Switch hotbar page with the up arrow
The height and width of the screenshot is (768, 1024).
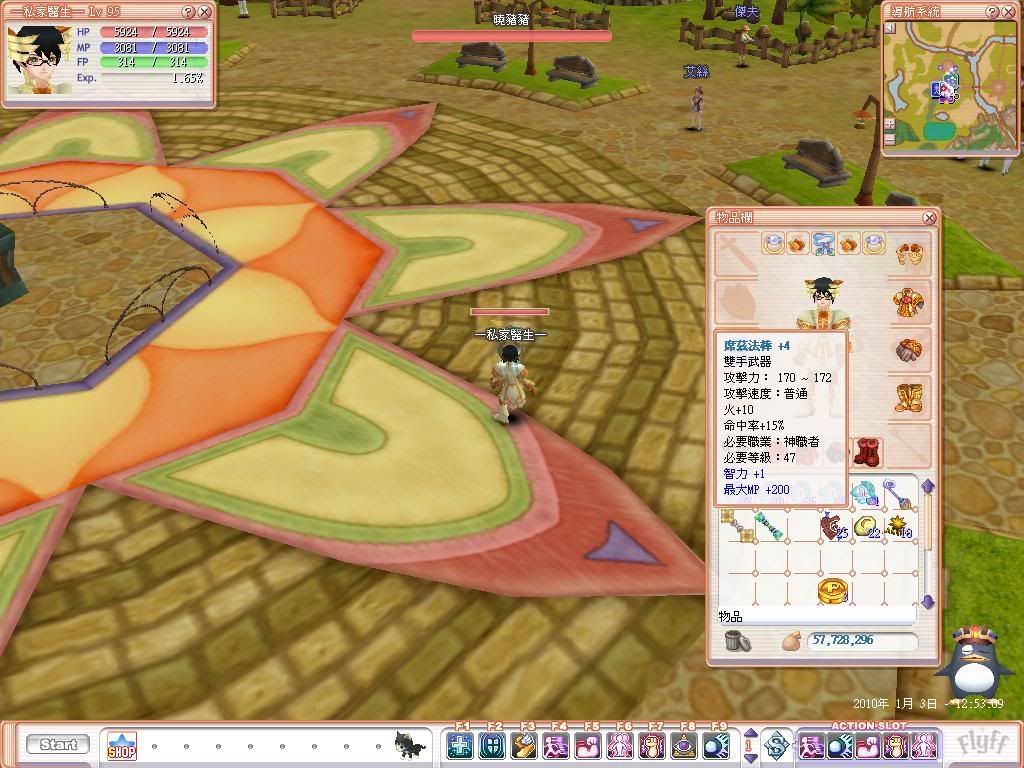point(751,738)
